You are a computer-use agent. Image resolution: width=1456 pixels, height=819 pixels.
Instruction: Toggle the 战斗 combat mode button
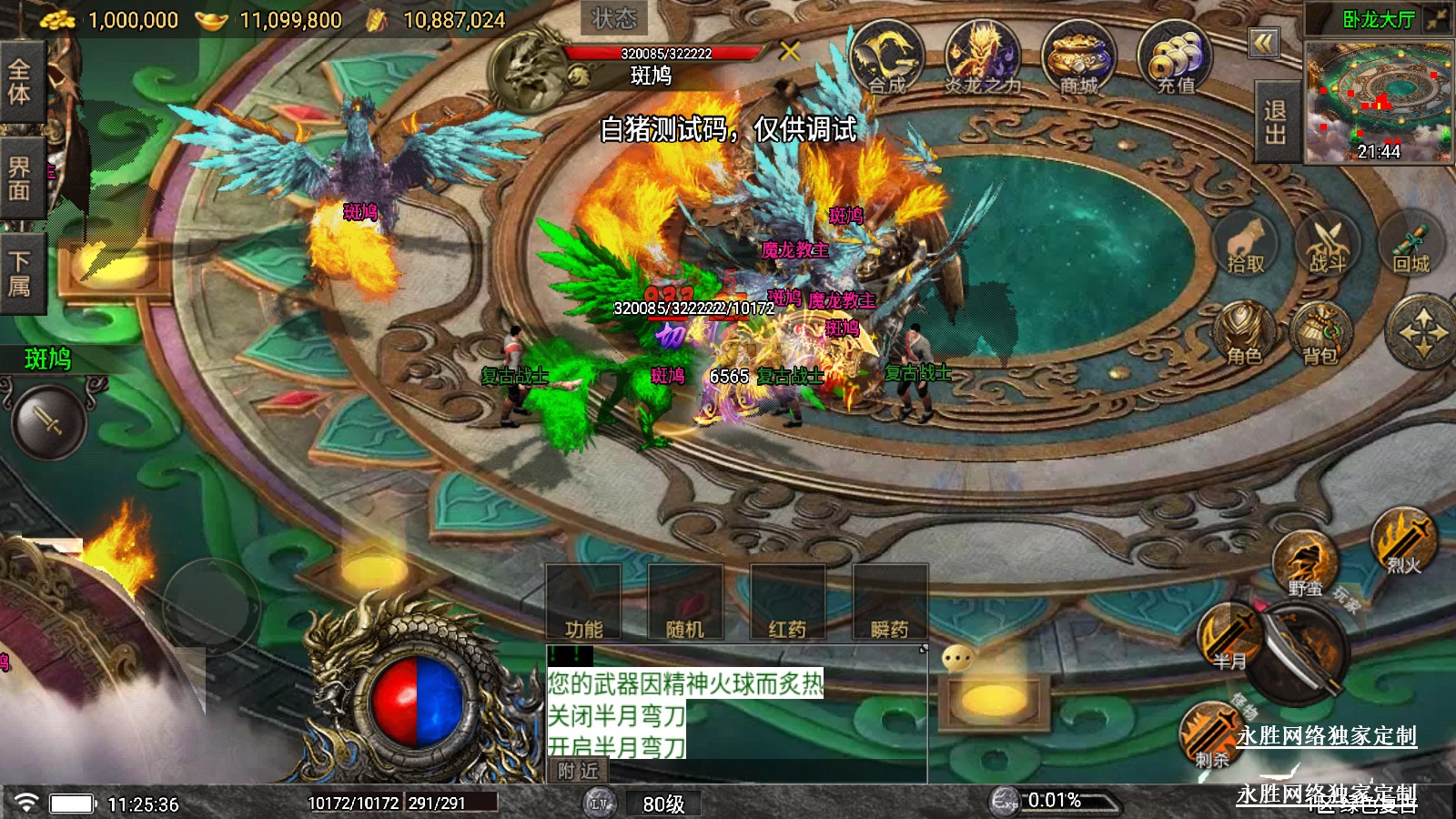[1327, 246]
